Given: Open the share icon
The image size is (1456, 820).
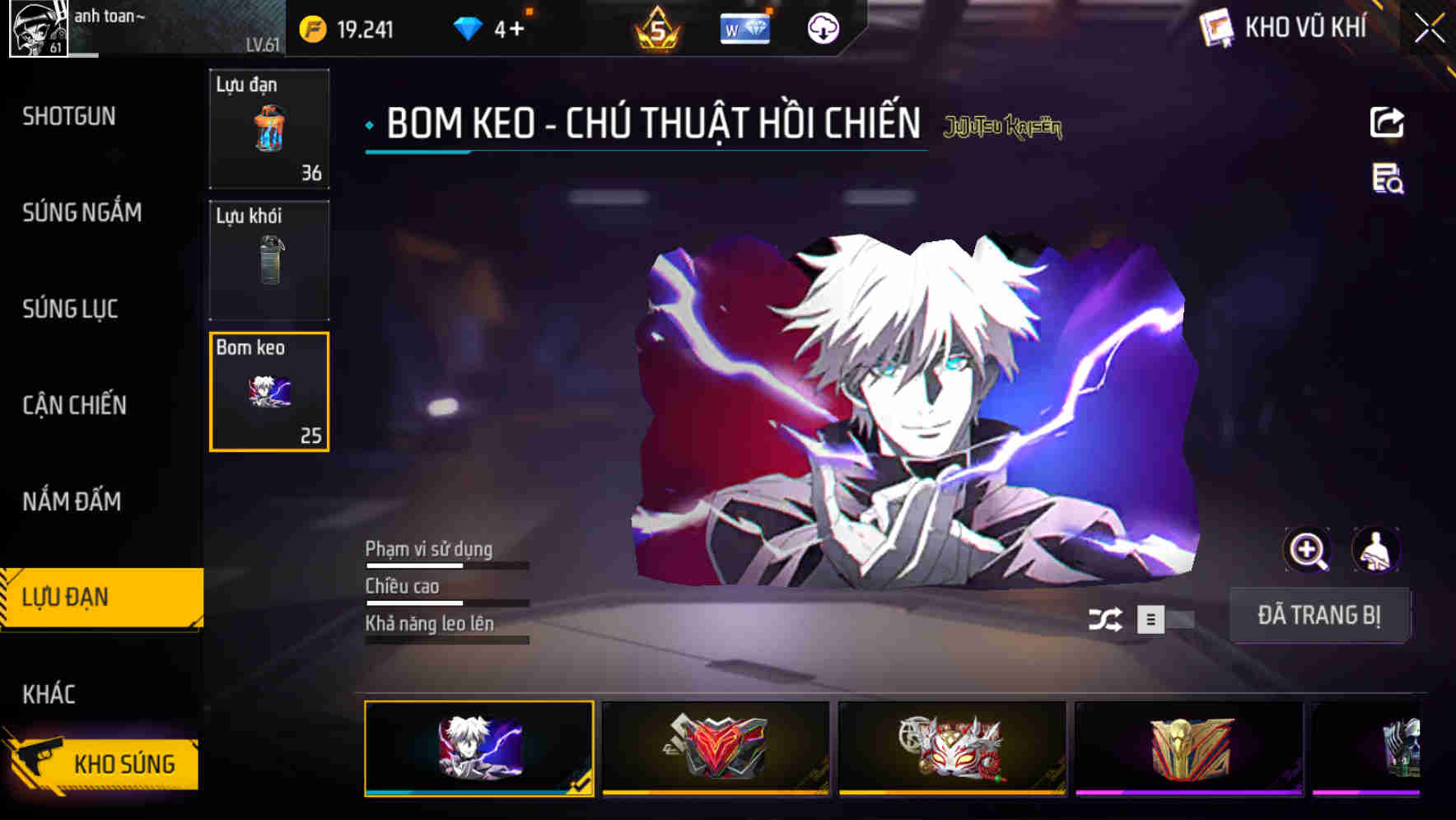Looking at the screenshot, I should (1388, 122).
